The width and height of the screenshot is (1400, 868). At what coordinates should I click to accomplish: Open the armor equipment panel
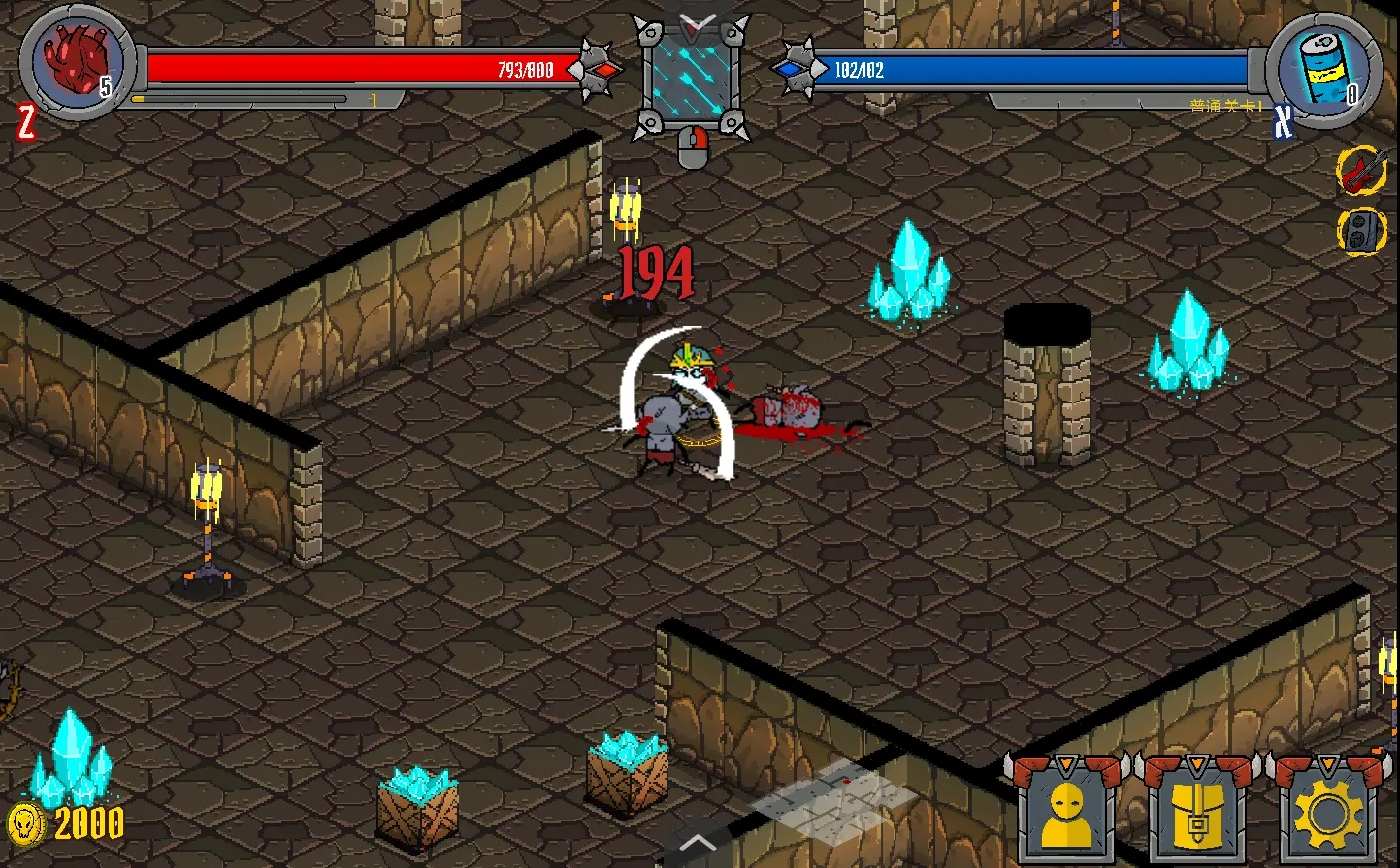click(x=1196, y=815)
